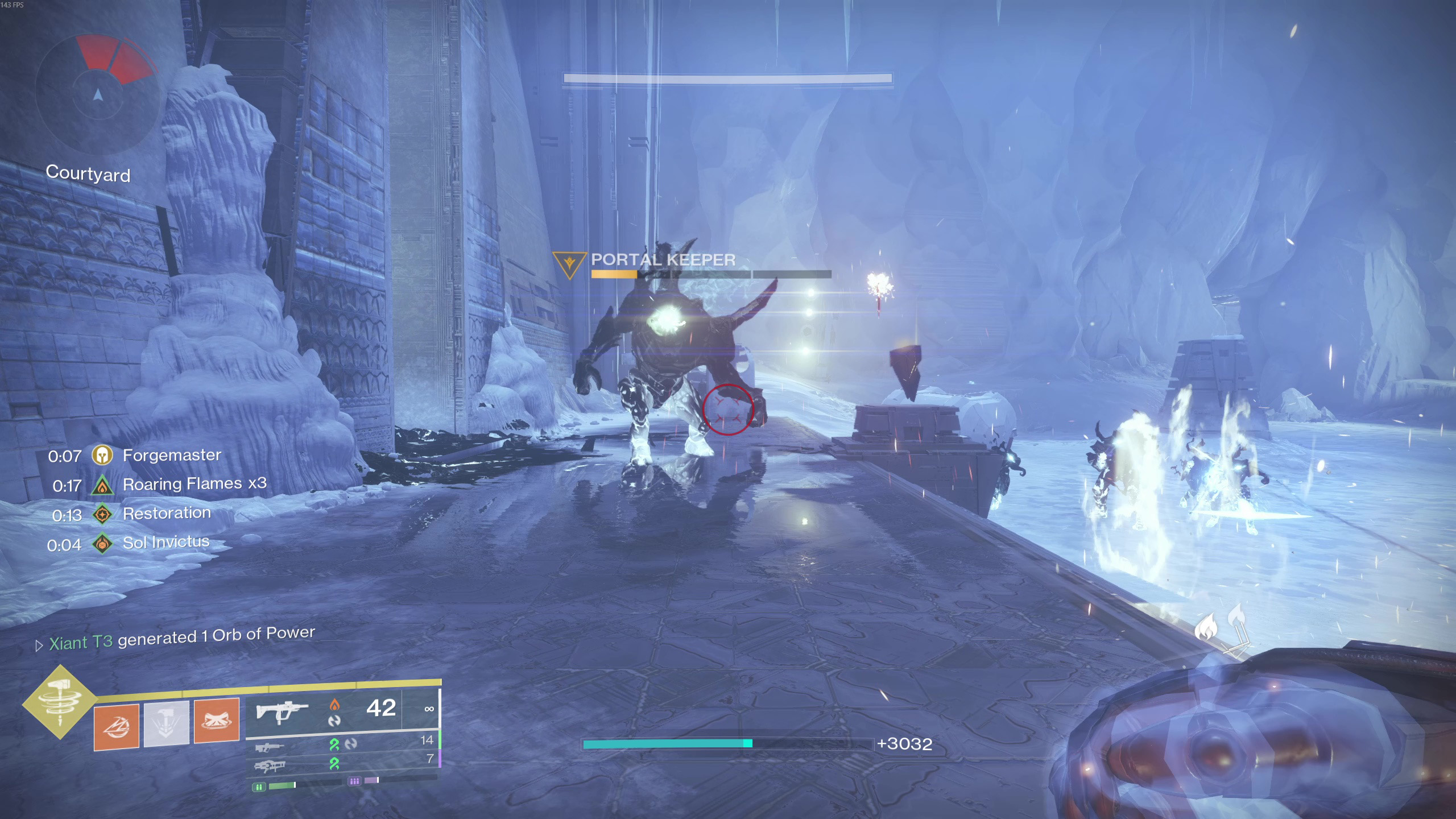Switch to the second weapon with 14 ammo
The width and height of the screenshot is (1456, 819).
tap(269, 747)
